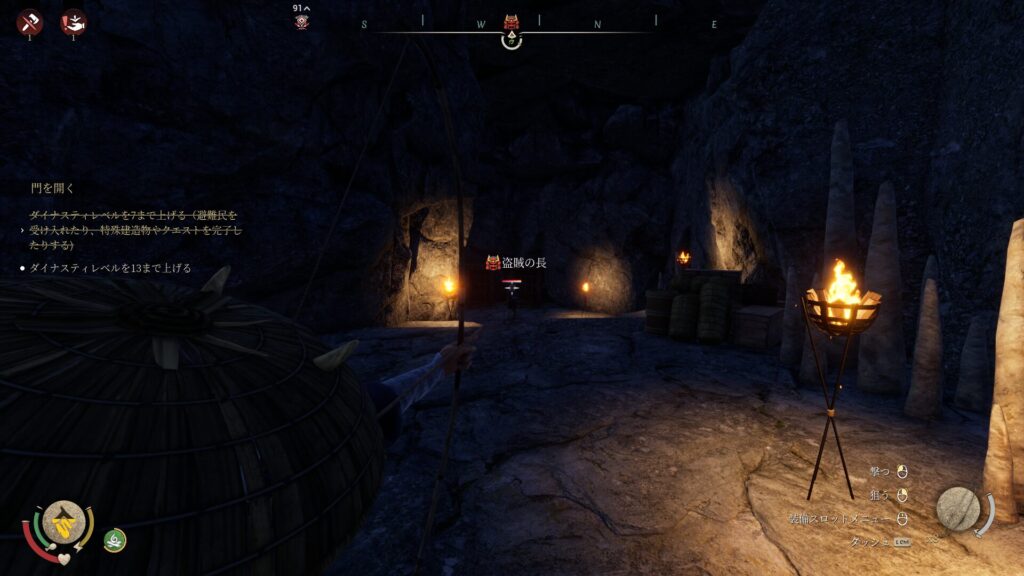Screen dimensions: 1024x576
Task: Click the campfire status buff icon
Action: pos(115,539)
